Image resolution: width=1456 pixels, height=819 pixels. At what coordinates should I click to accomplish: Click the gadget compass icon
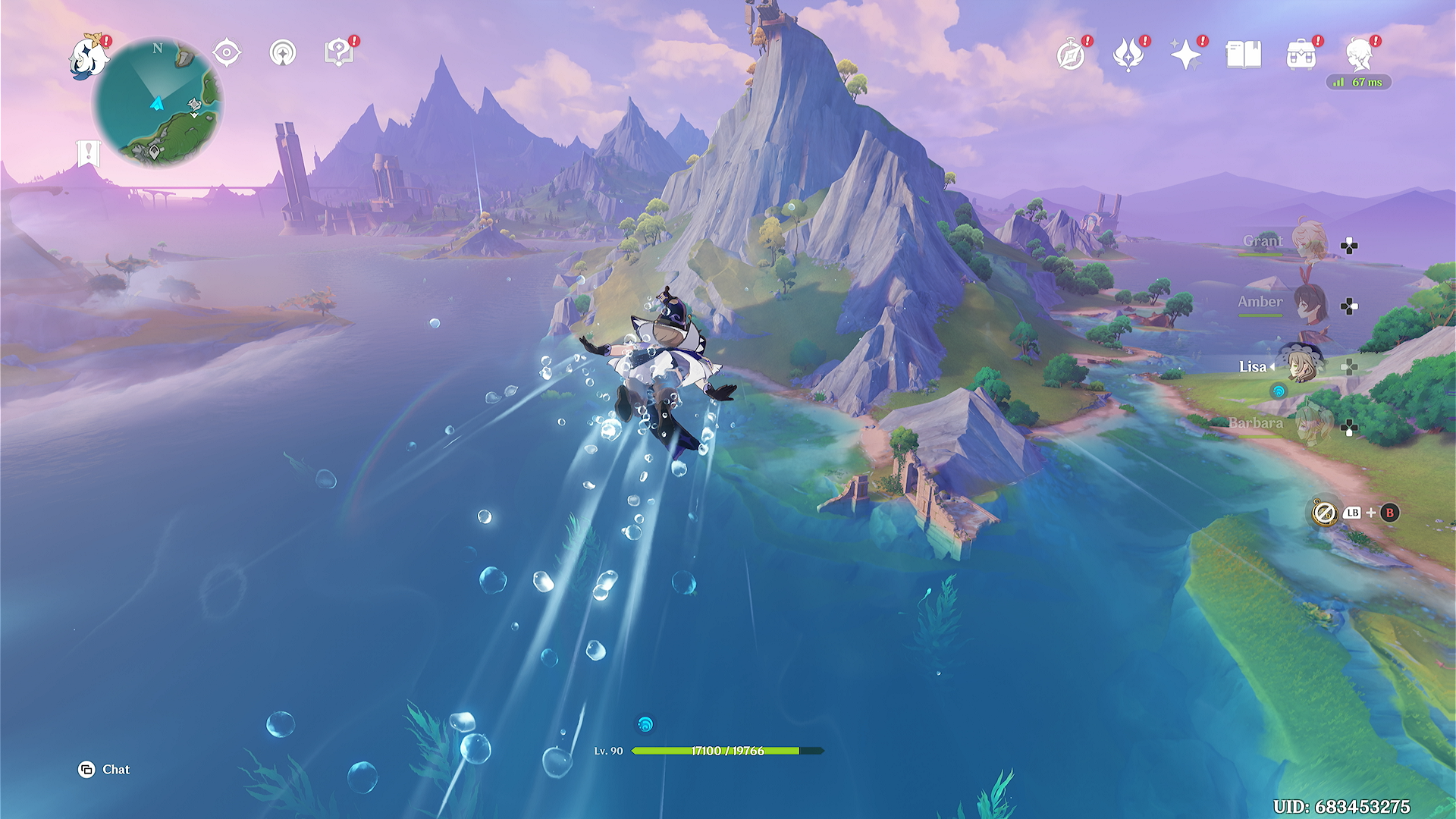pos(1325,513)
